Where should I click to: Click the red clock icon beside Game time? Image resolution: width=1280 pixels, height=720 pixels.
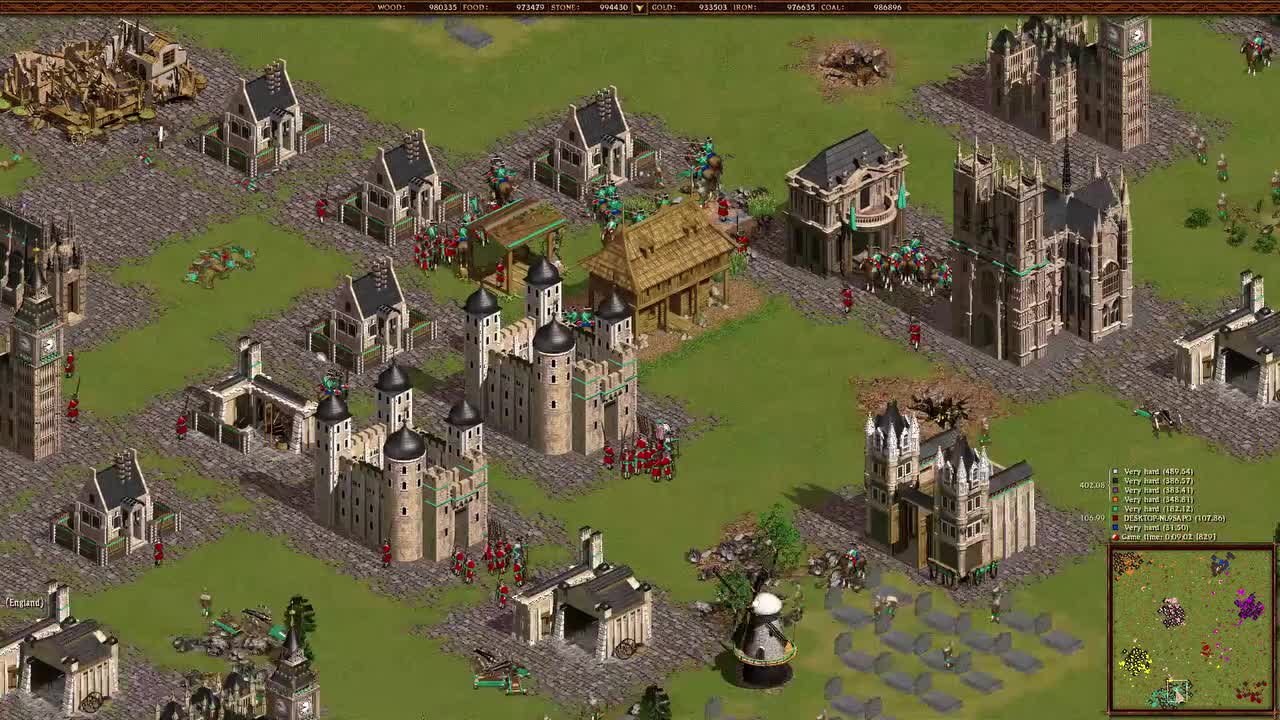[x=1115, y=537]
